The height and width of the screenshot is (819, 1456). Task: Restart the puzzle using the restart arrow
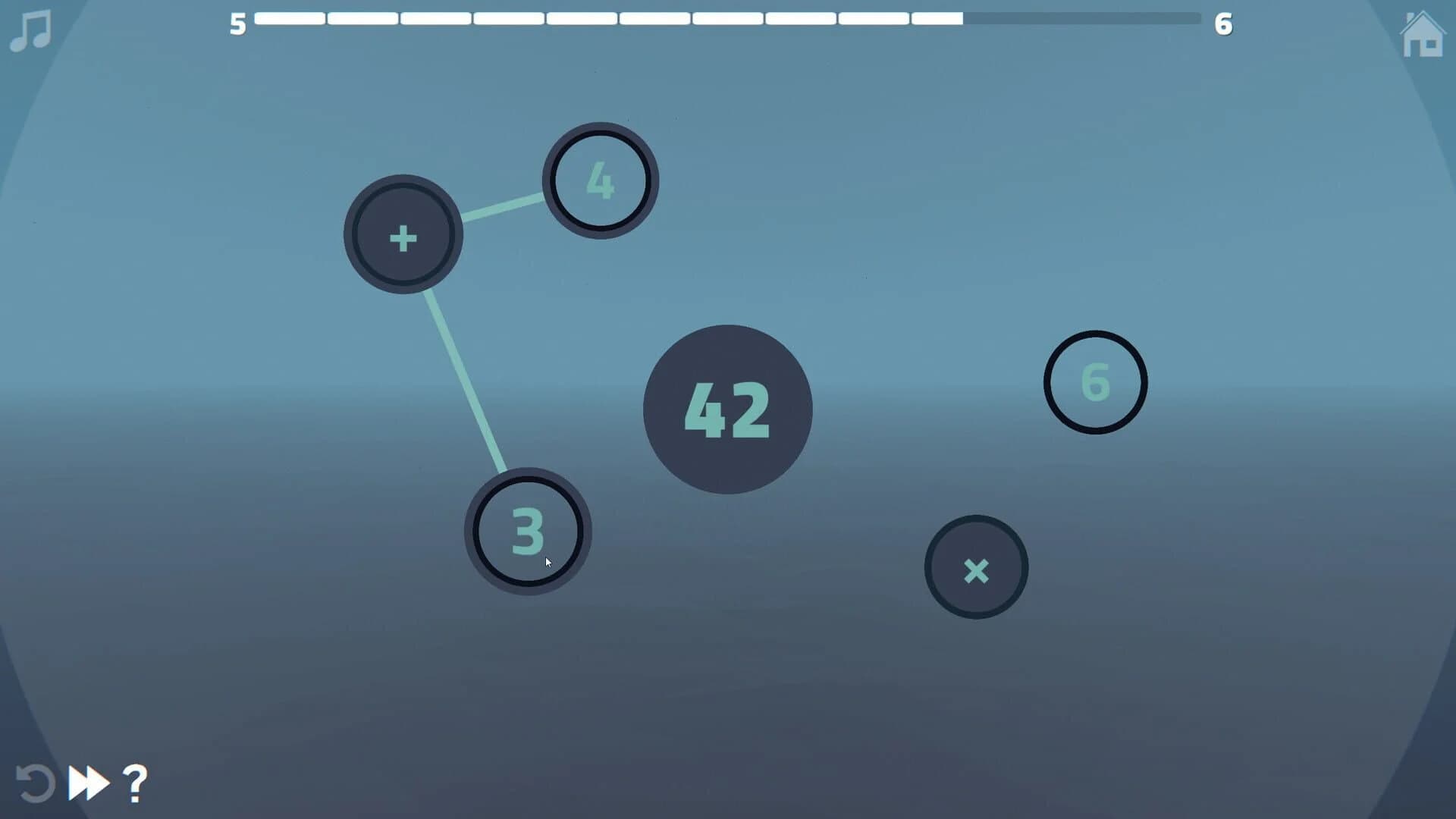tap(34, 783)
